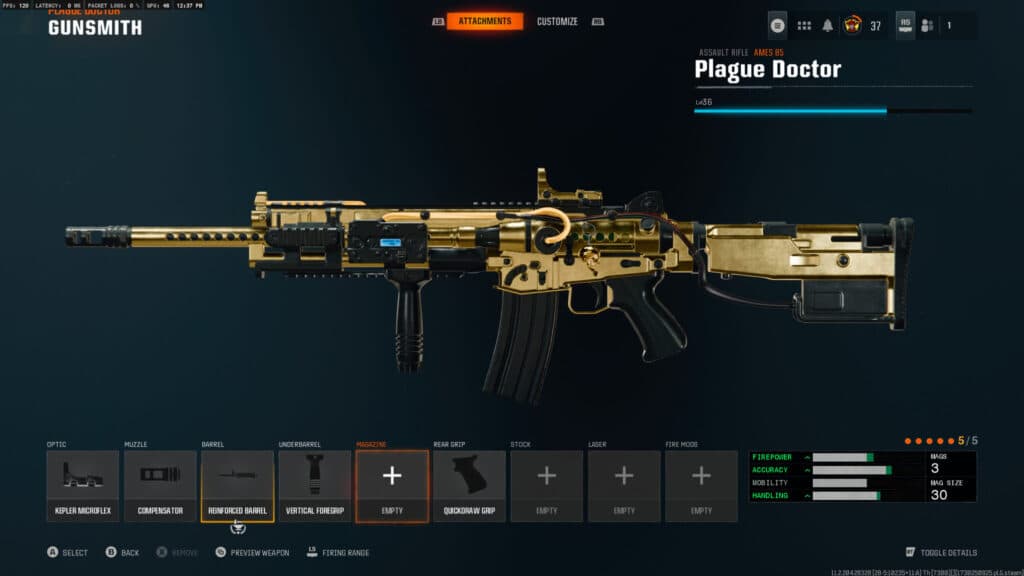
Task: Select the Kepler Microflex optic slot
Action: point(82,485)
